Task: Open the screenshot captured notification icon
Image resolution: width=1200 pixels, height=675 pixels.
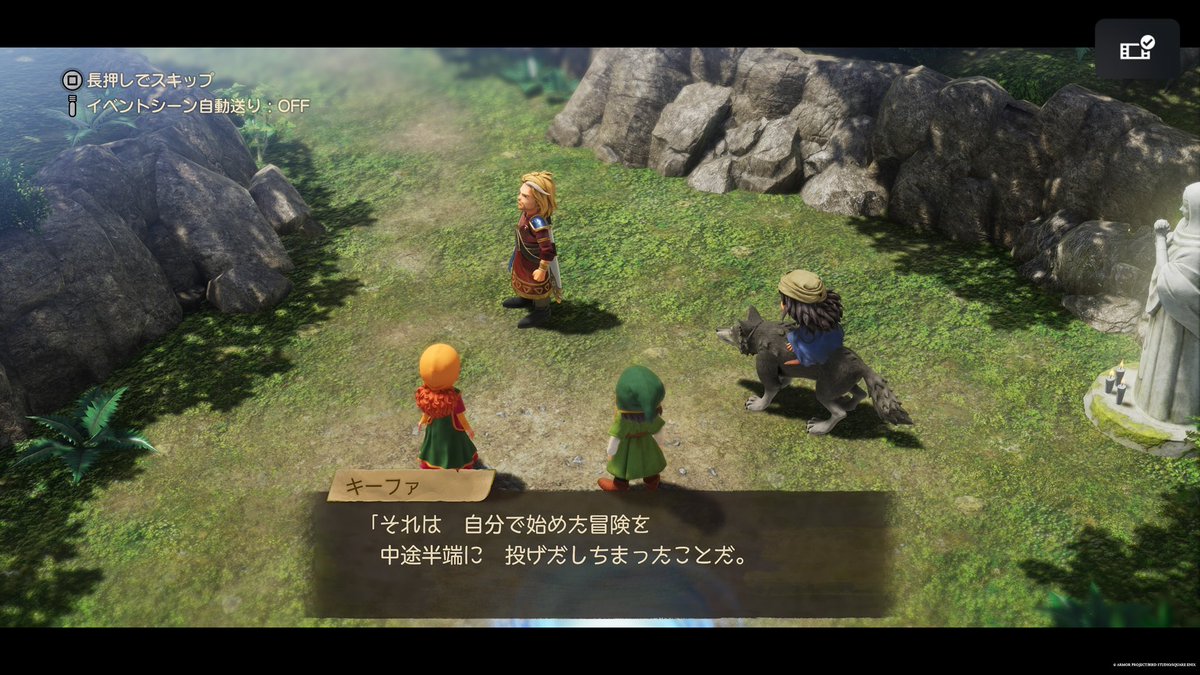Action: [x=1136, y=48]
